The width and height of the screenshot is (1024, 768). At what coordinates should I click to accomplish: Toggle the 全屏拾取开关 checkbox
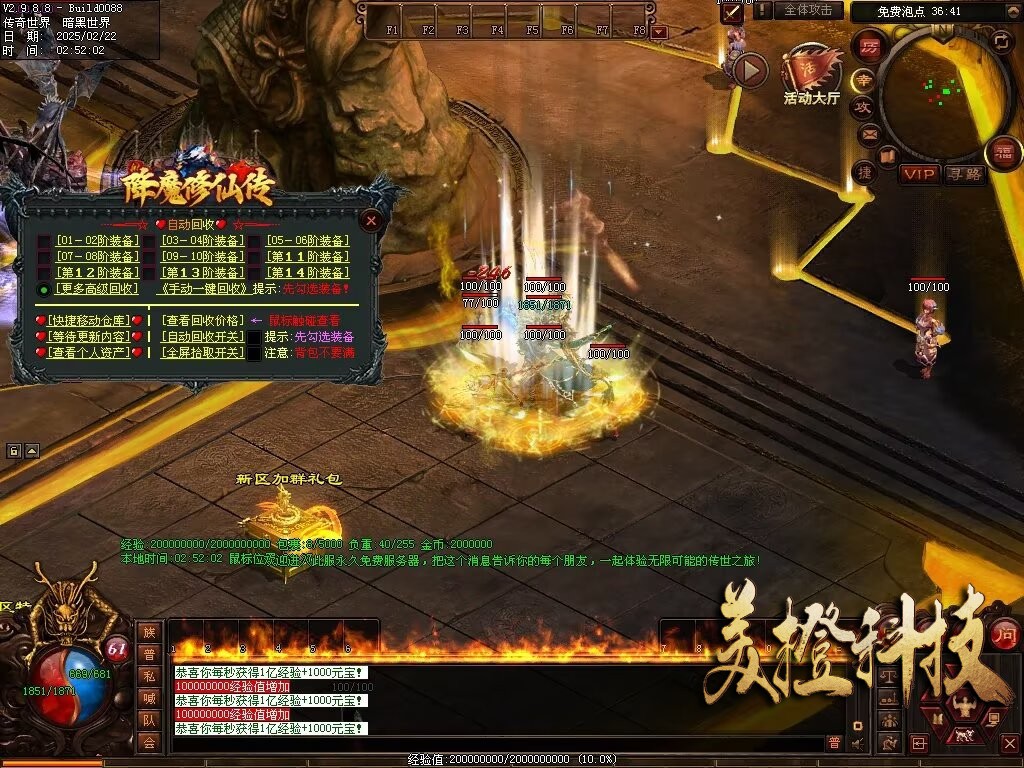point(255,353)
